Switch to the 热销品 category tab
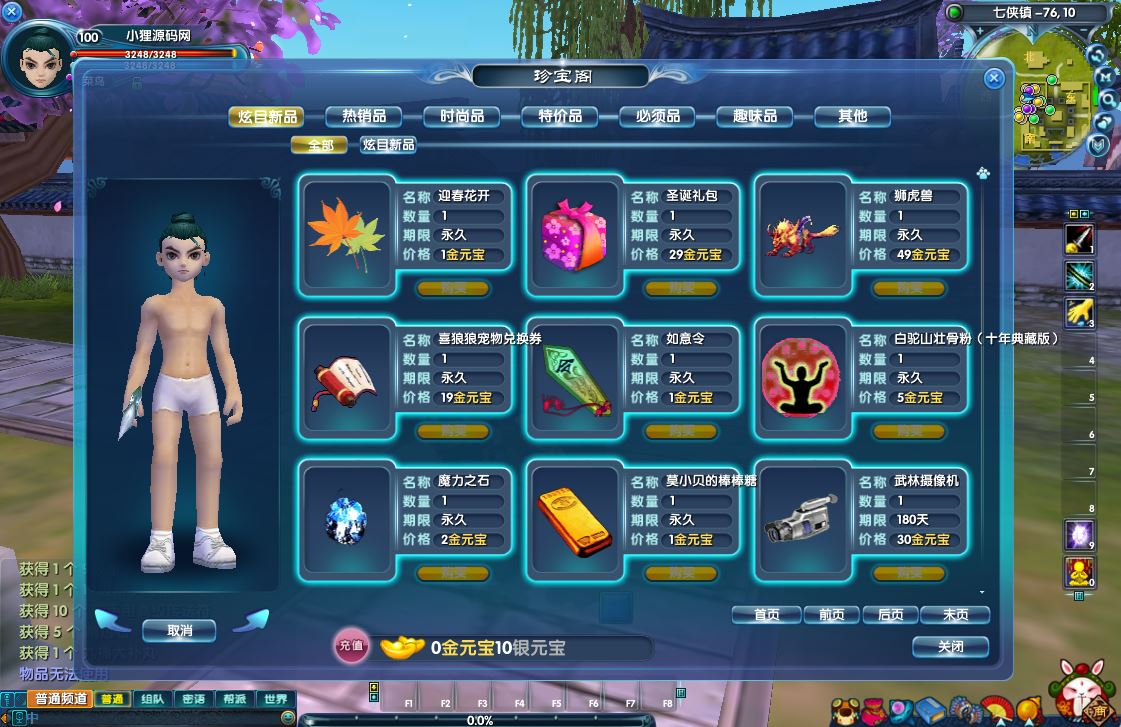This screenshot has height=727, width=1121. [x=364, y=116]
